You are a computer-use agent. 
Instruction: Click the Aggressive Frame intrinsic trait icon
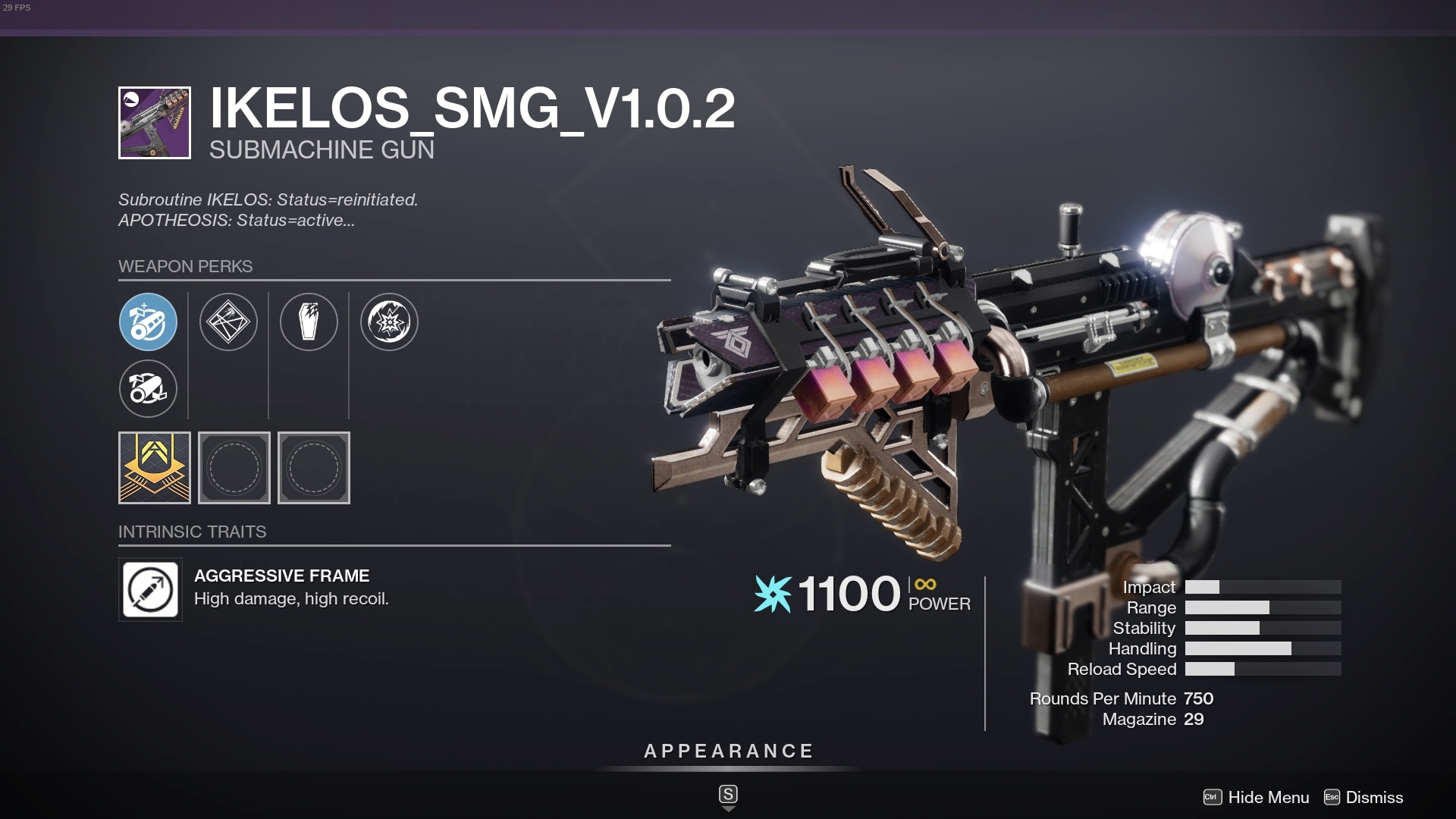click(x=150, y=589)
